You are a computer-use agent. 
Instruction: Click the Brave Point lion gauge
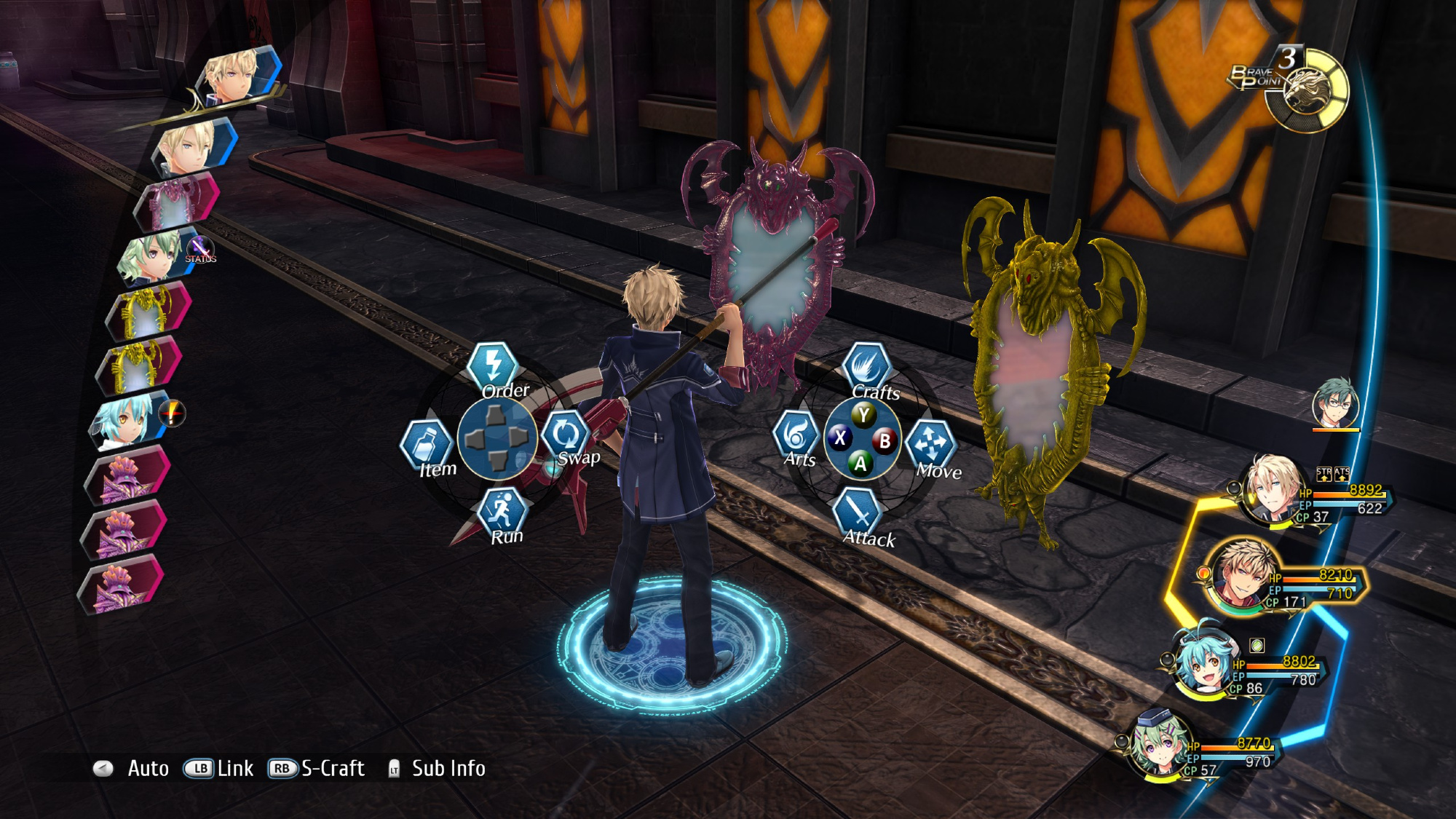coord(1306,92)
